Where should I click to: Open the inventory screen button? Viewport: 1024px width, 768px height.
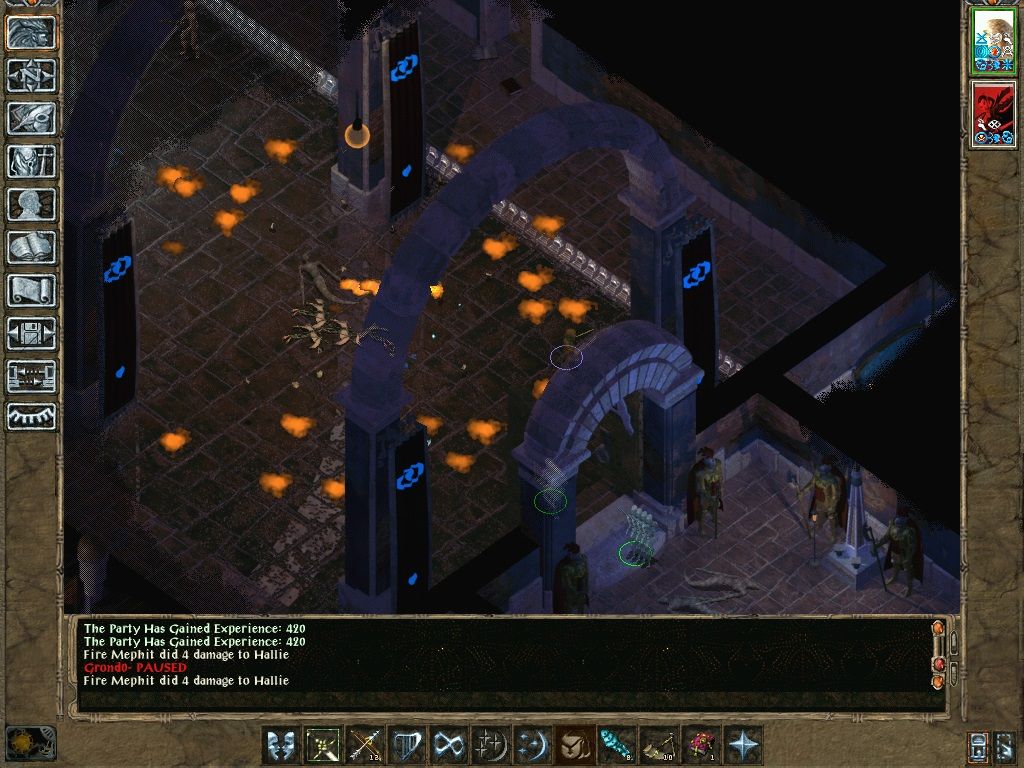31,161
